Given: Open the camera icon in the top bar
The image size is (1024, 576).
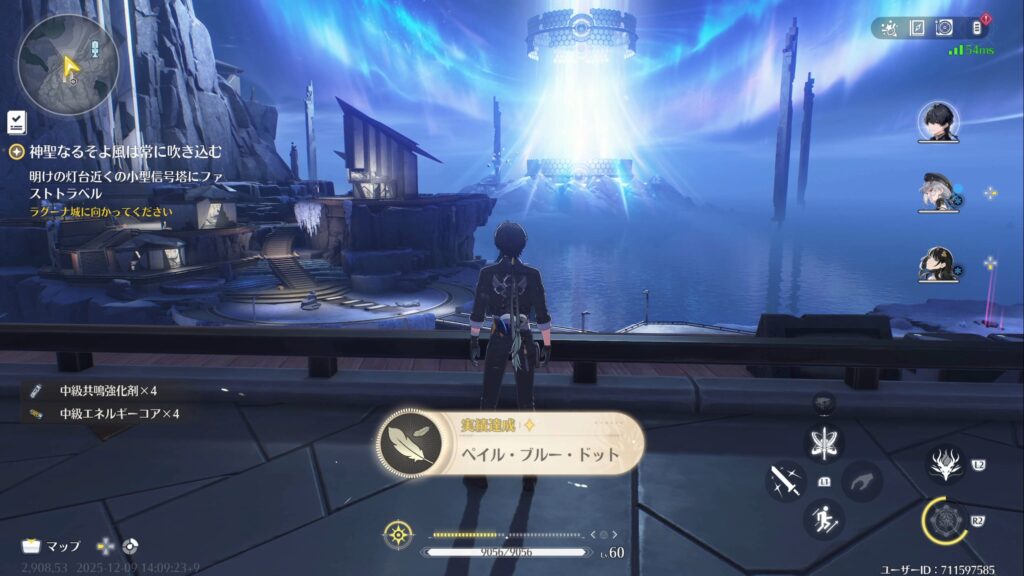Looking at the screenshot, I should click(x=943, y=28).
